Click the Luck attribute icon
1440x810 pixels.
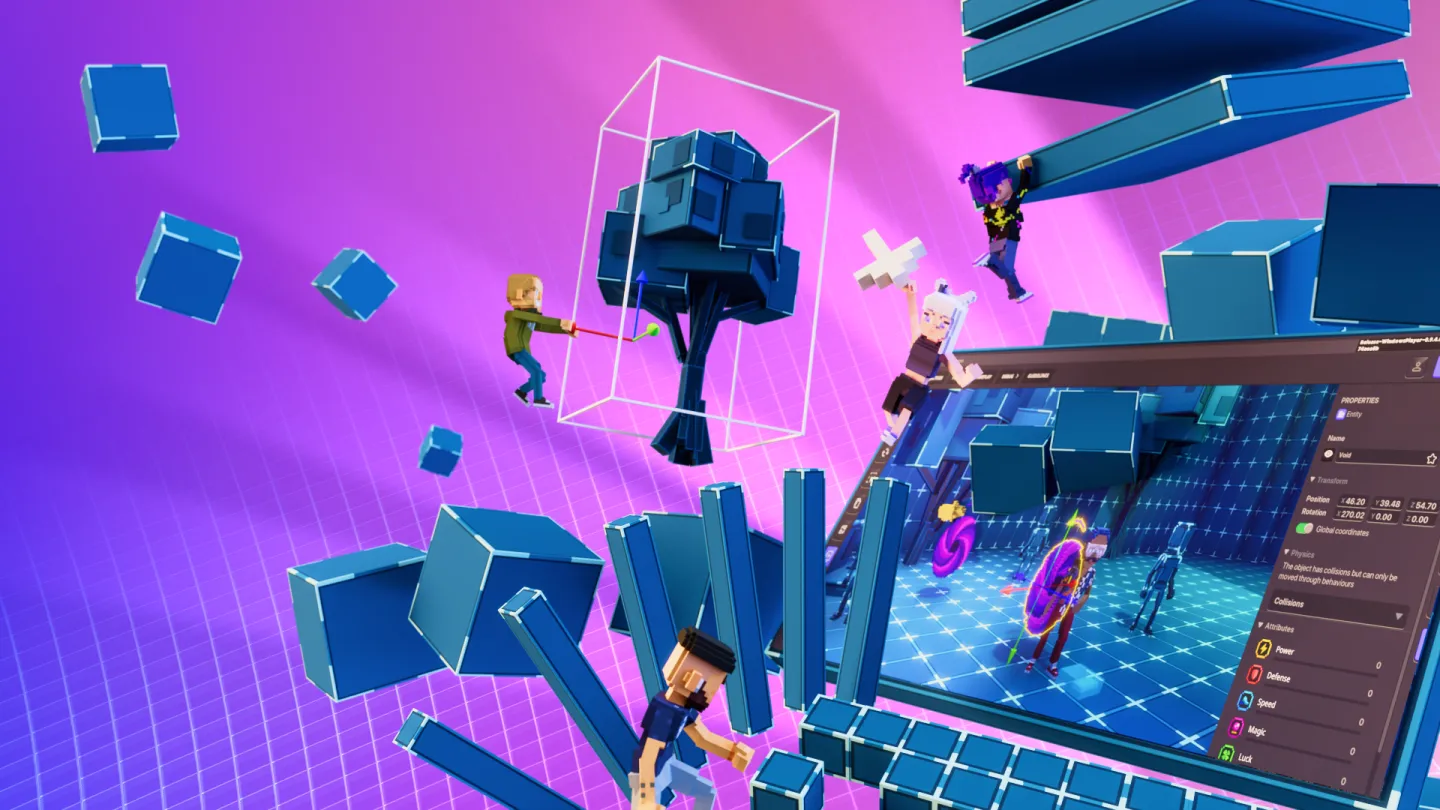click(x=1227, y=753)
